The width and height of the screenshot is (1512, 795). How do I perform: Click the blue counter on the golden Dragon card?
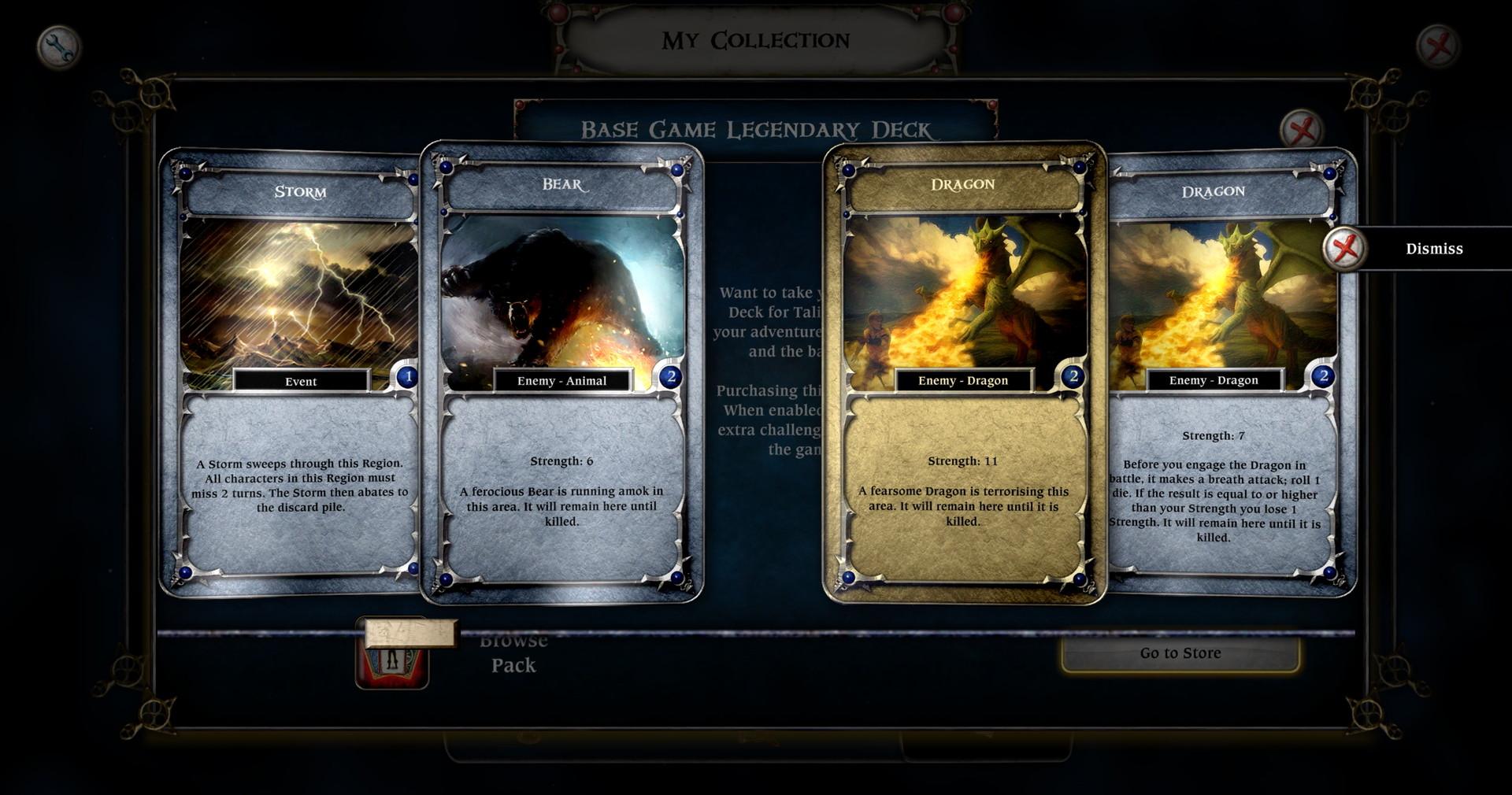tap(1073, 376)
